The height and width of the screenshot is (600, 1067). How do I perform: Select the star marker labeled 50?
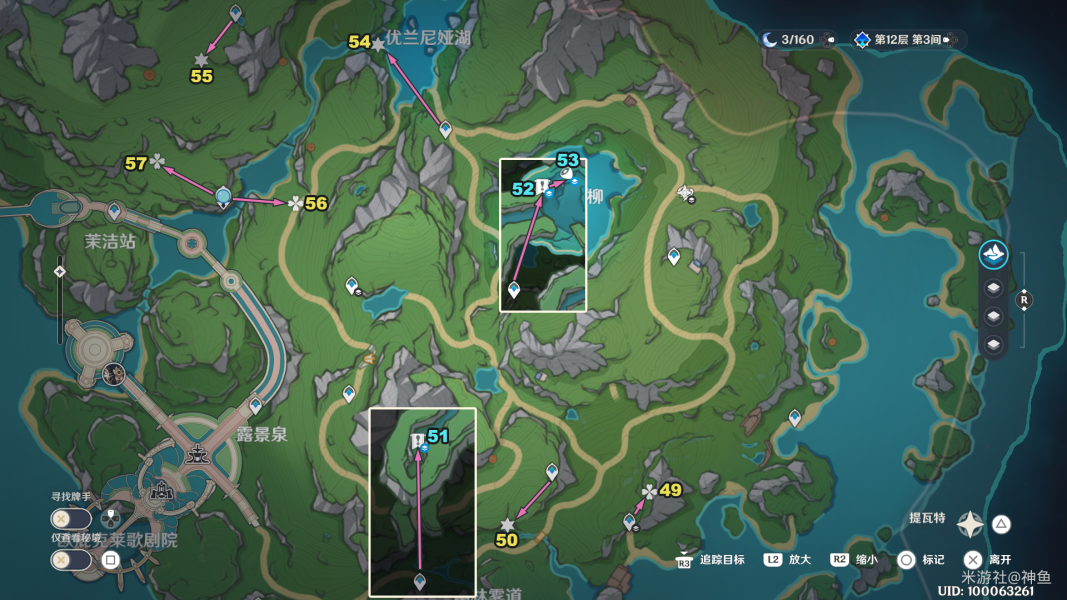[x=507, y=525]
